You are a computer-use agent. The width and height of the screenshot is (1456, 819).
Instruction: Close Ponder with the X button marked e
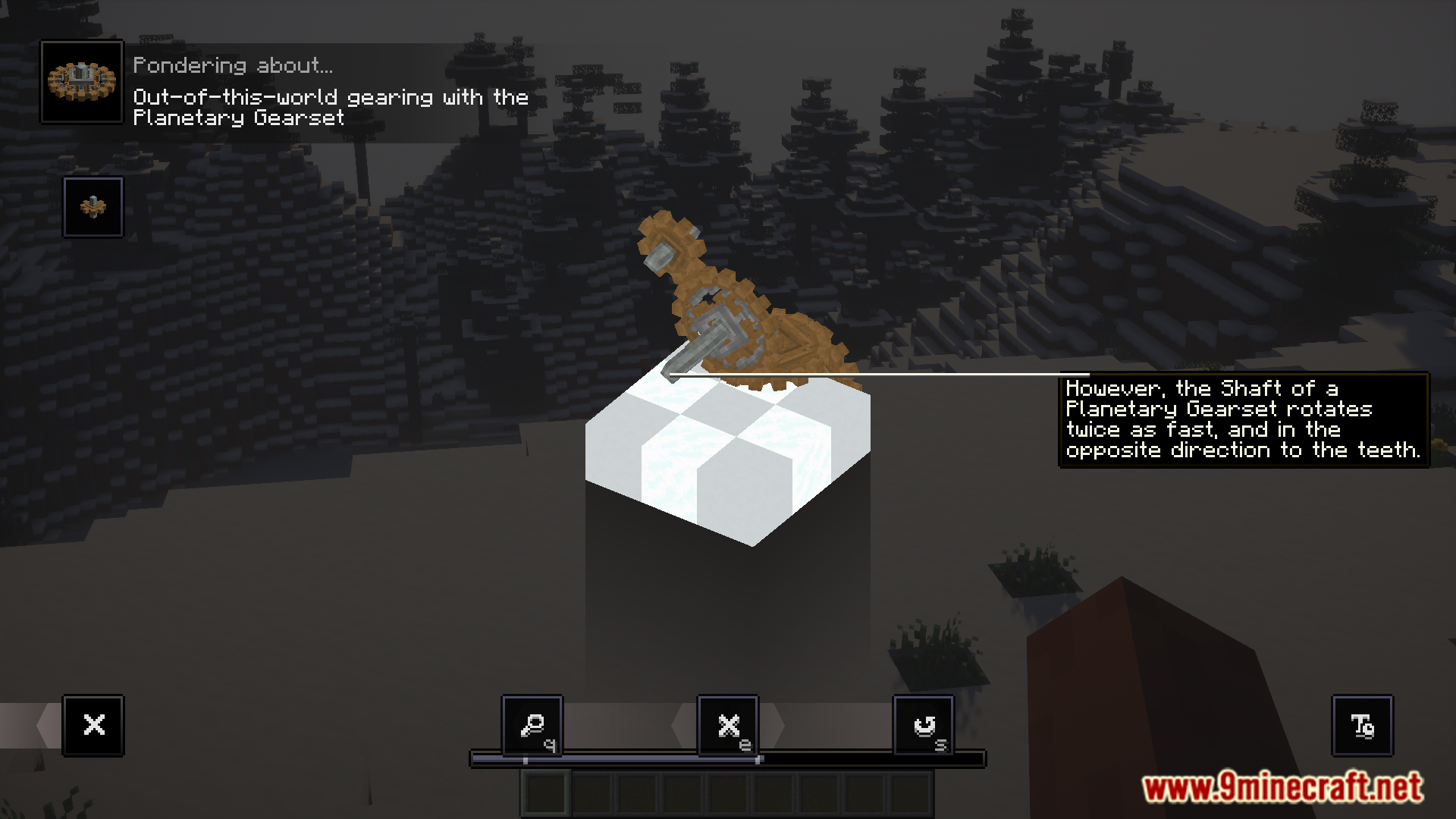[728, 726]
